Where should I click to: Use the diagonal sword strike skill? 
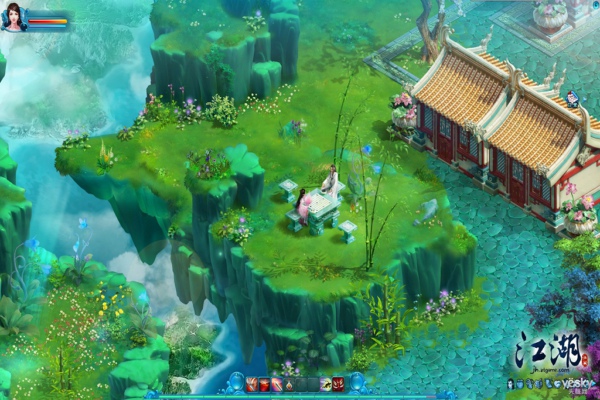click(x=277, y=384)
